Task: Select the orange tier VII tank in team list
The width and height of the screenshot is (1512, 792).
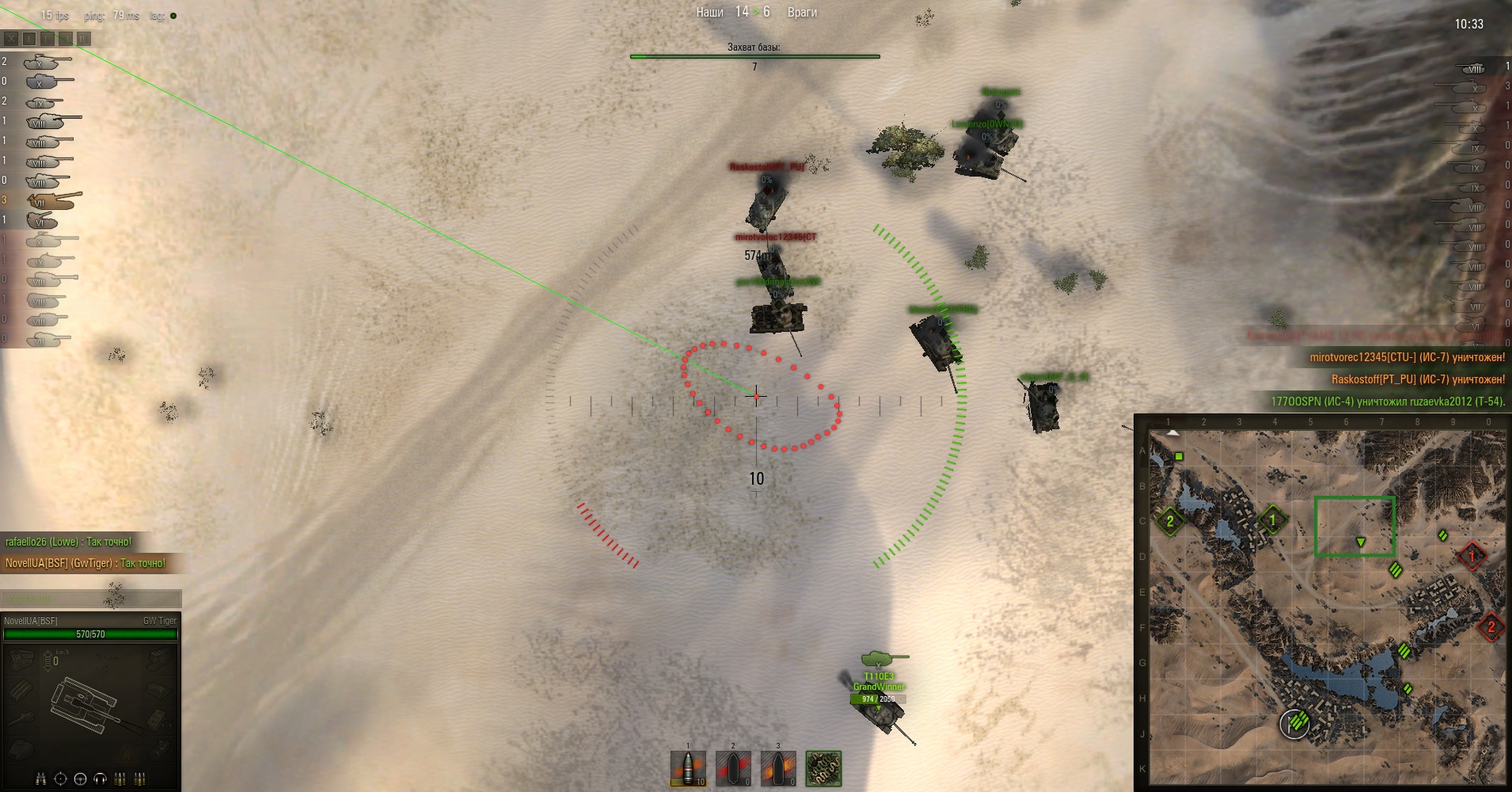Action: pyautogui.click(x=53, y=200)
